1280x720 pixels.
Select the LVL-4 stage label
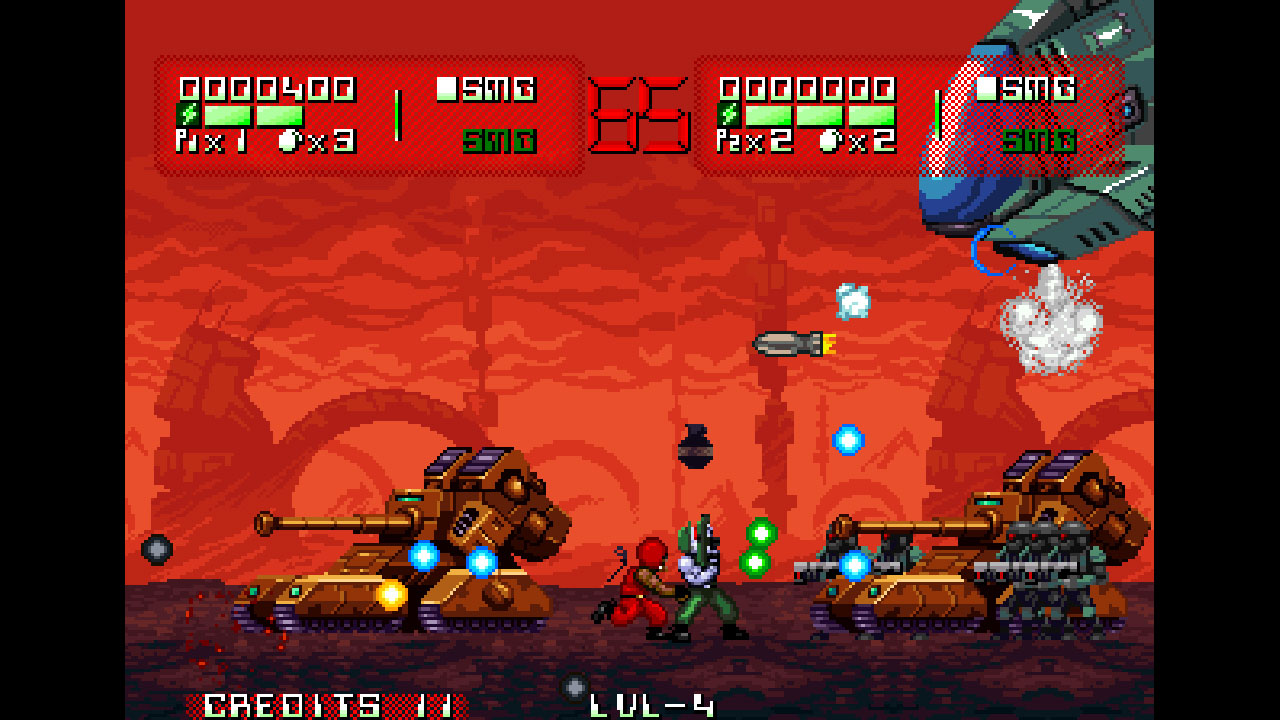coord(654,703)
